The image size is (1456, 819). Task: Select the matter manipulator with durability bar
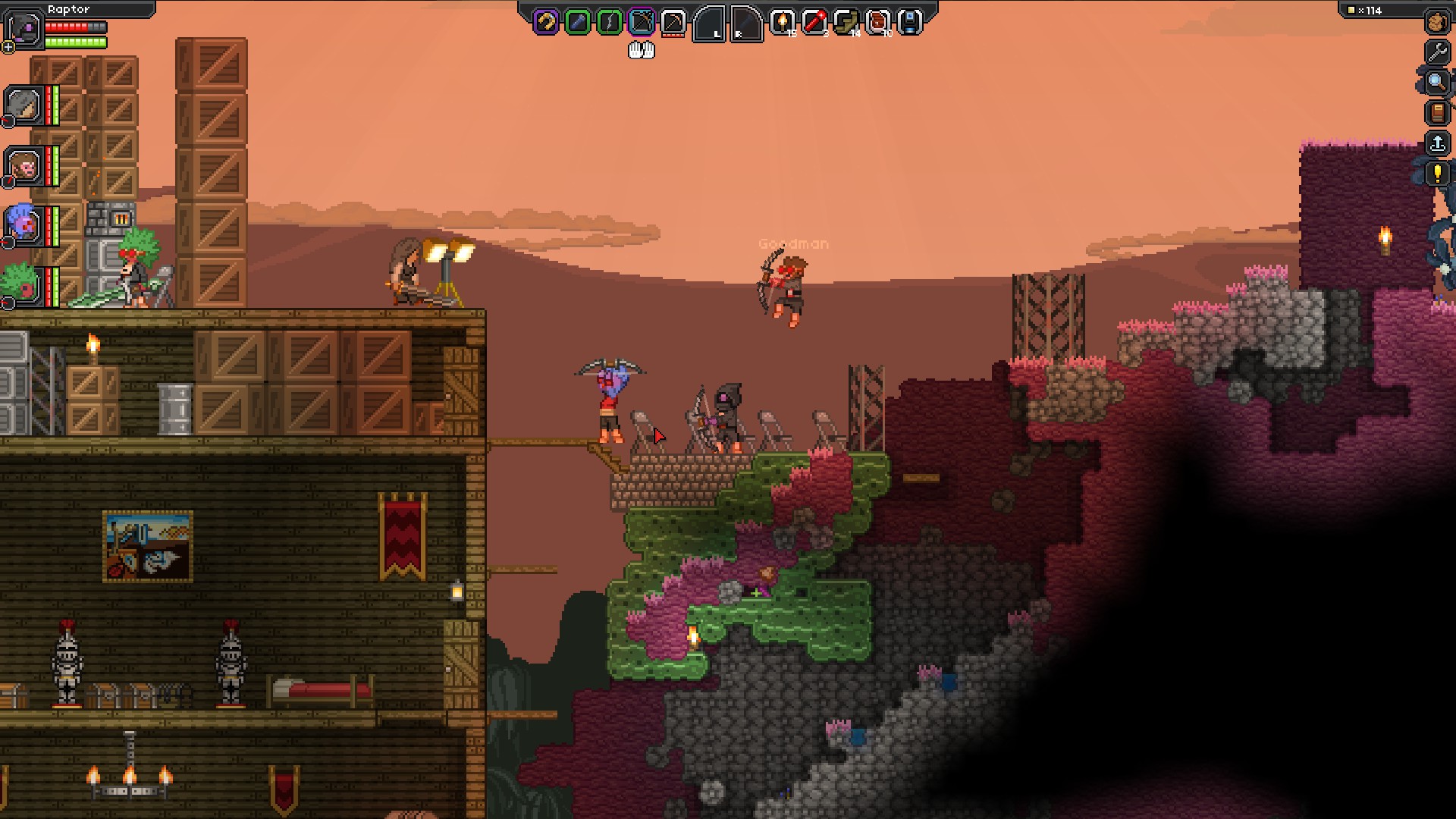(x=673, y=21)
